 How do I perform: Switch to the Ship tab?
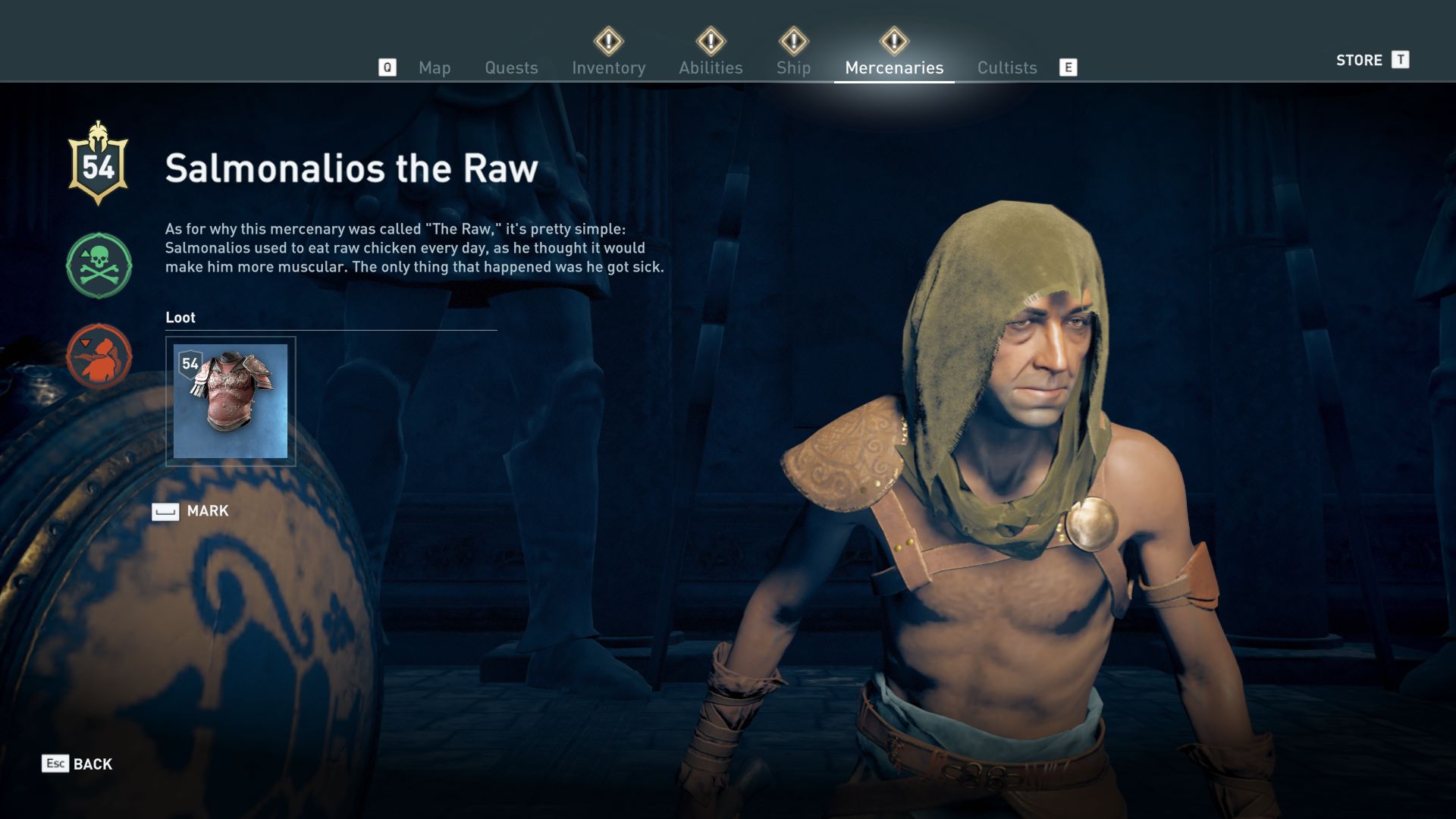click(x=793, y=67)
